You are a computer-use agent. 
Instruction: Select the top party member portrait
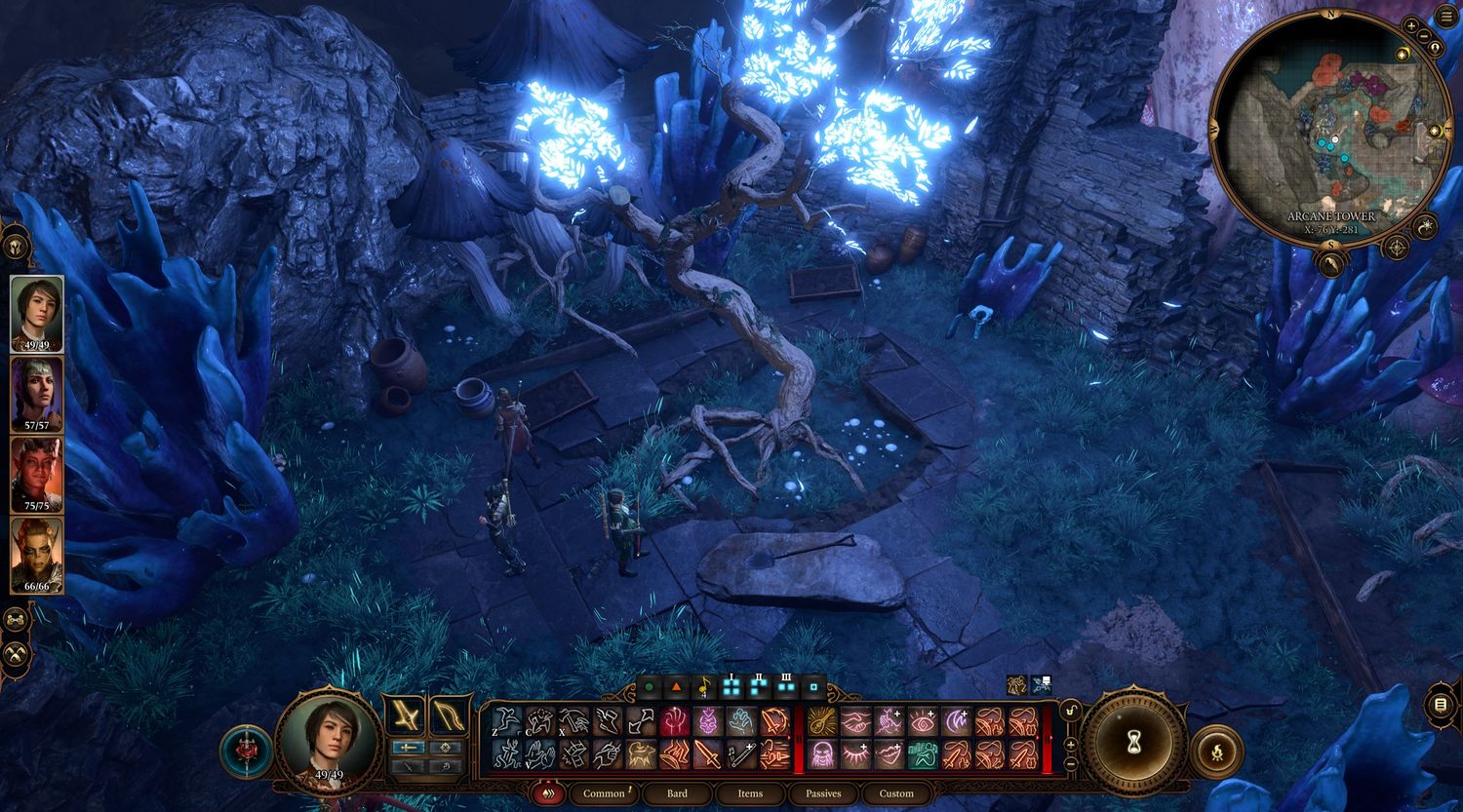(37, 313)
